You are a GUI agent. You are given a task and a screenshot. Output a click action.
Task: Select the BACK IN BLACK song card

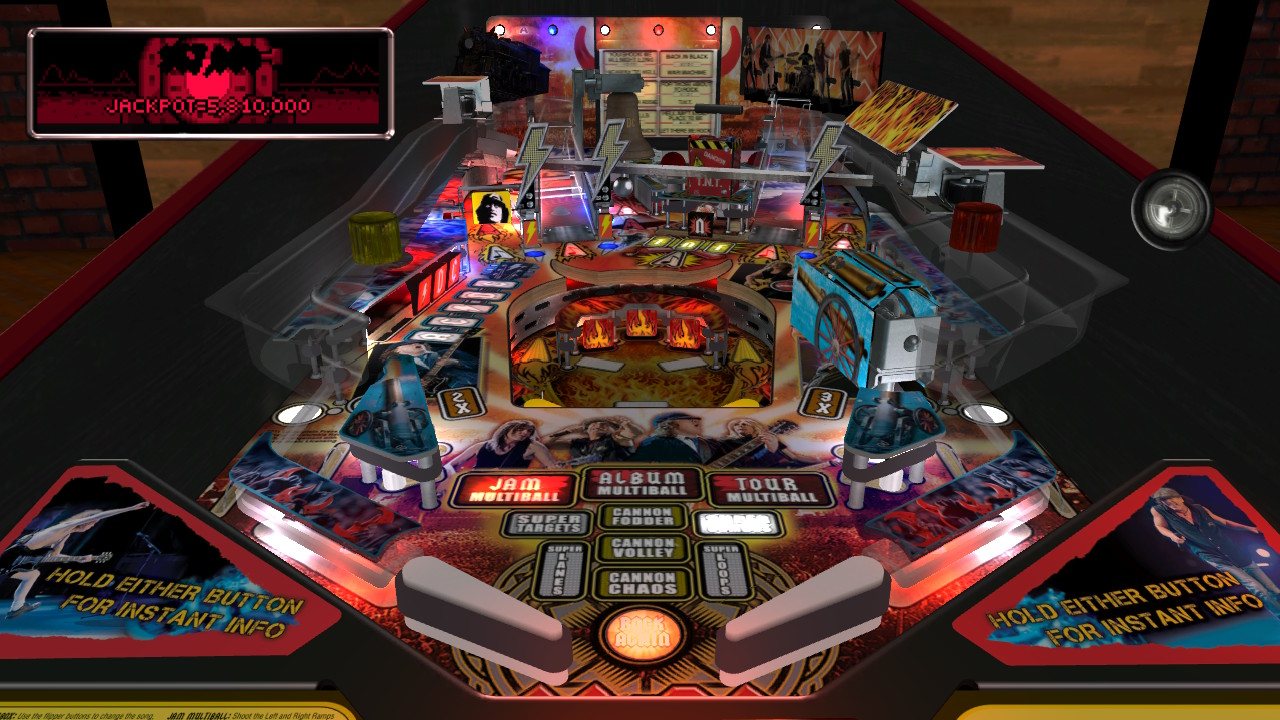(687, 57)
